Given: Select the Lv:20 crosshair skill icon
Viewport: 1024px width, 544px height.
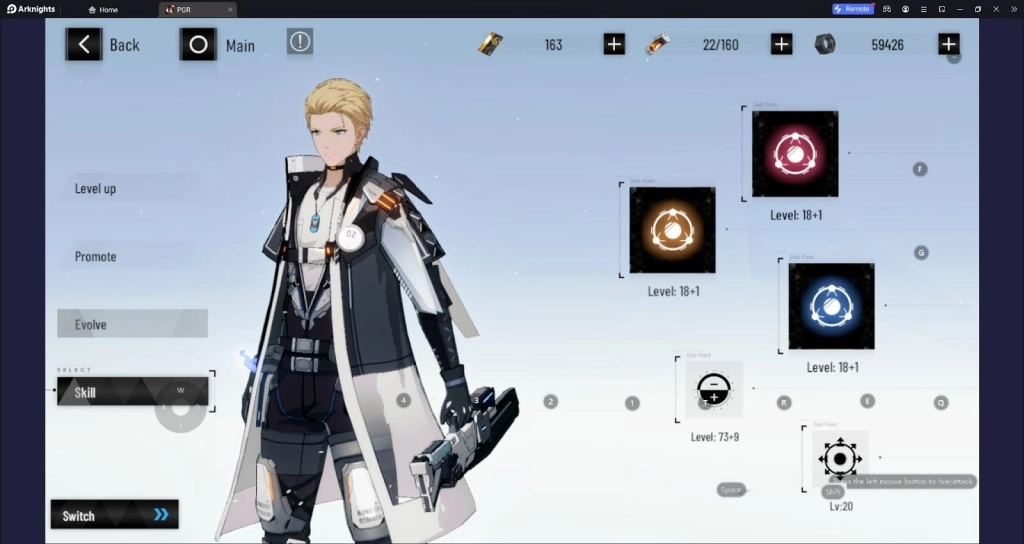Looking at the screenshot, I should pyautogui.click(x=840, y=459).
